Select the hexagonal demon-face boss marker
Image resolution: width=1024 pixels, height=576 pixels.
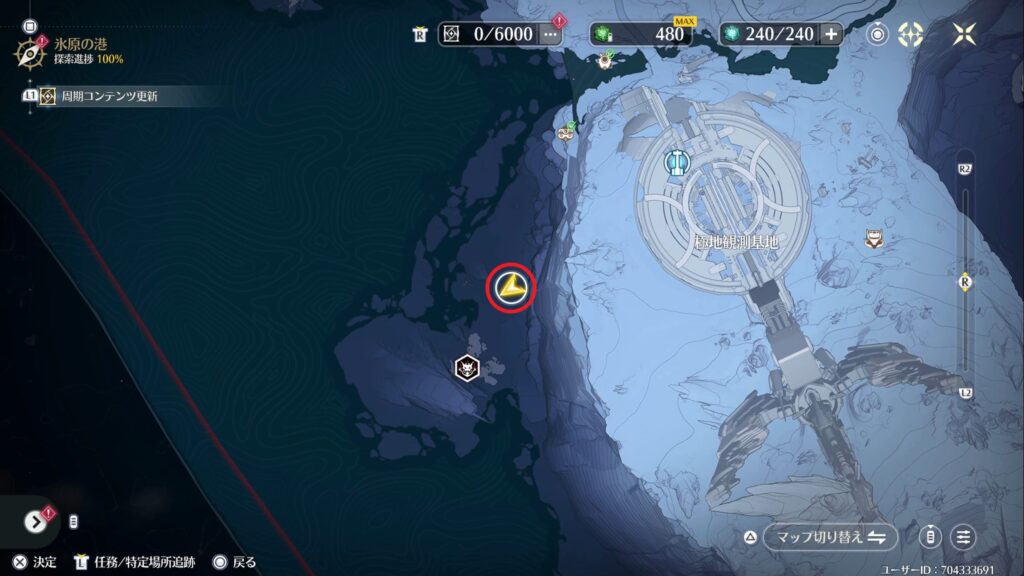pyautogui.click(x=467, y=368)
